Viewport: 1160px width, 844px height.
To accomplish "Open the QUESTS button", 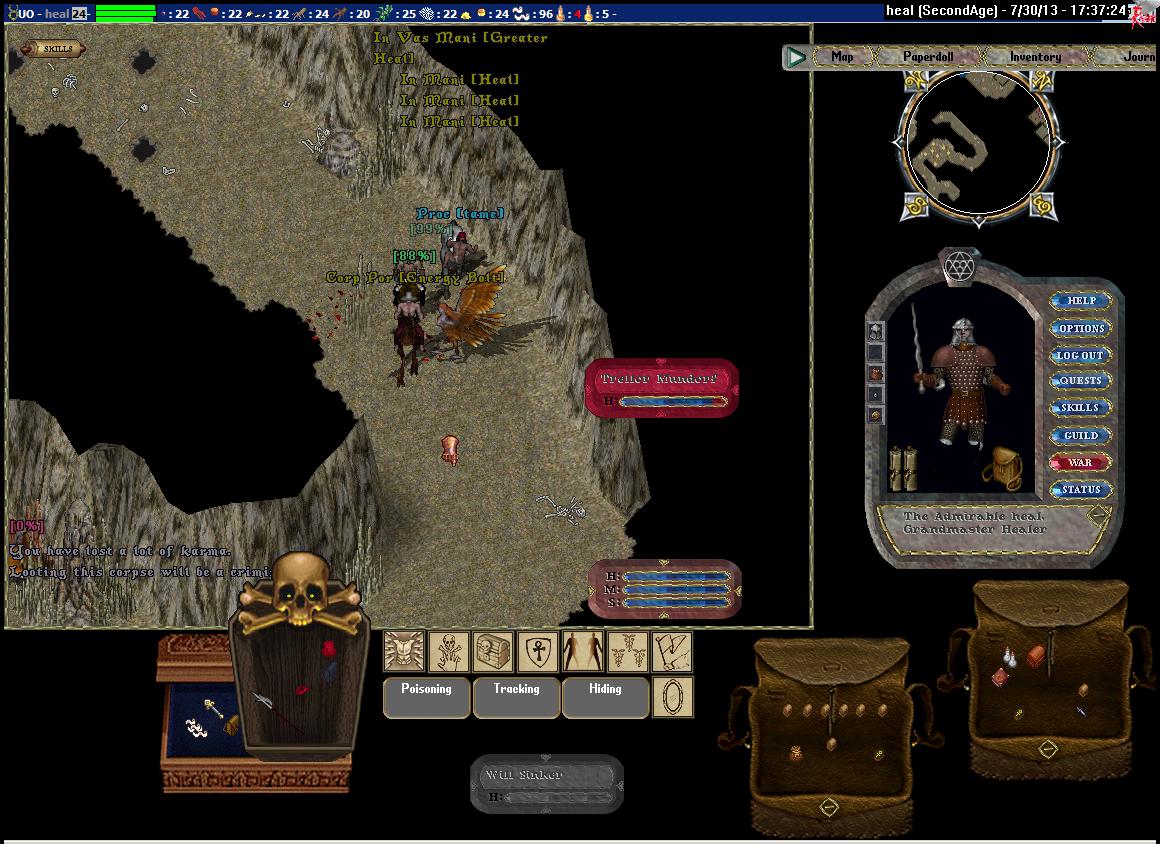I will (1081, 381).
